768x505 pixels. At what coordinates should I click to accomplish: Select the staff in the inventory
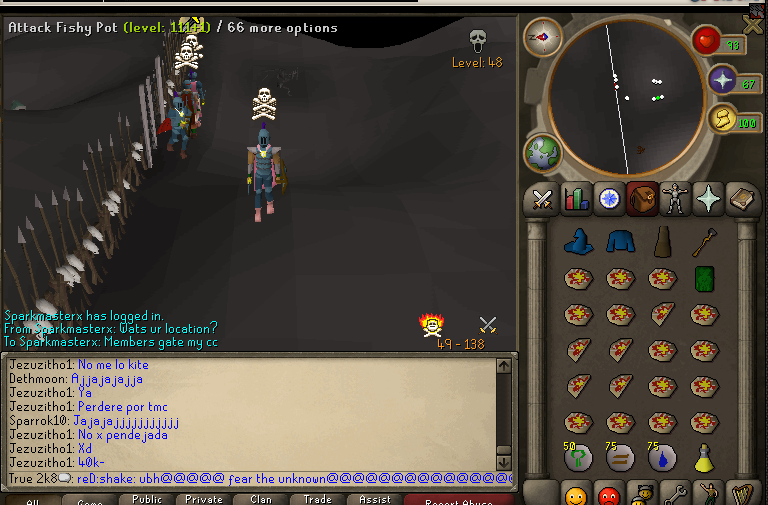tap(704, 241)
